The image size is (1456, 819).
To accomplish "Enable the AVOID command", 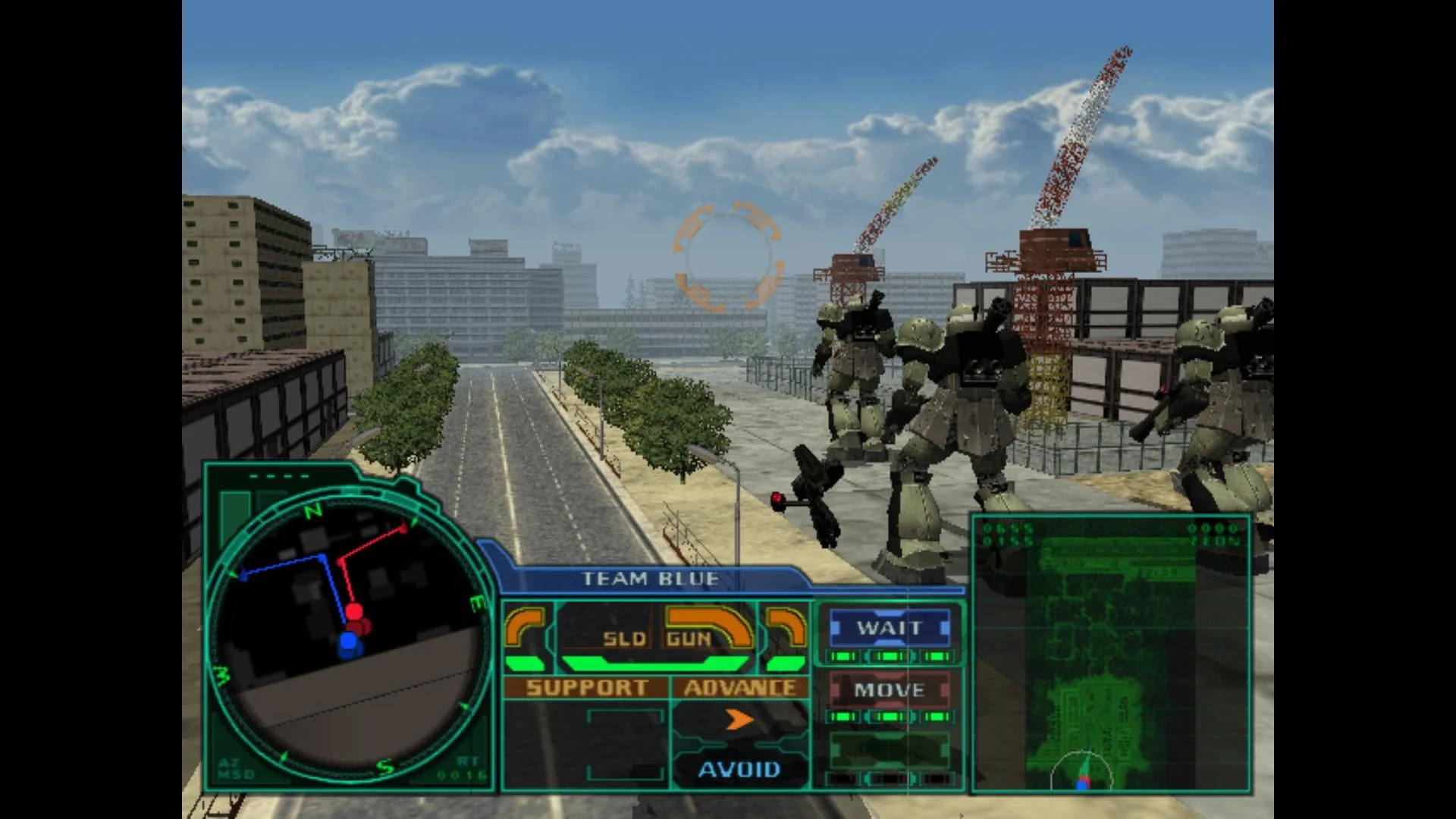I will point(739,770).
